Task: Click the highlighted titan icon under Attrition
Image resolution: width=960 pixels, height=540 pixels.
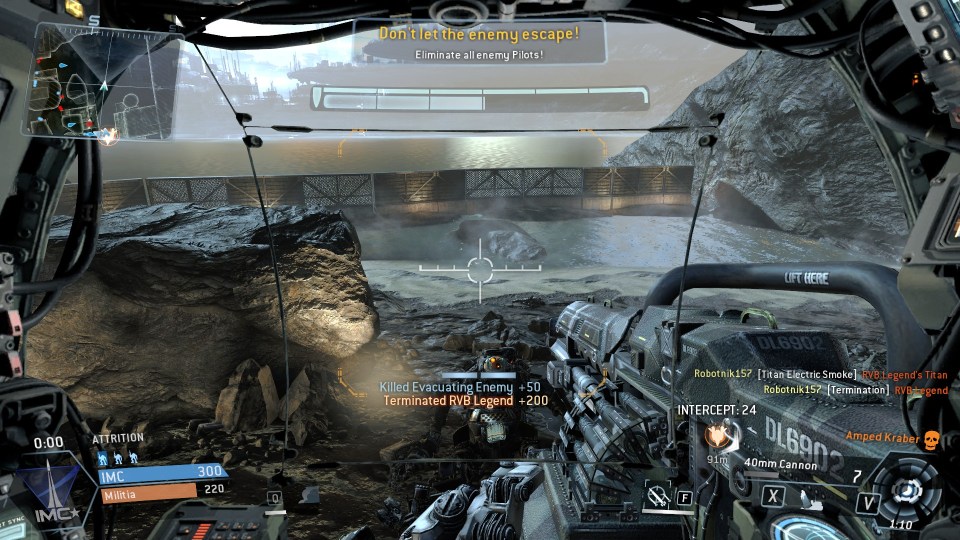Action: coord(103,456)
